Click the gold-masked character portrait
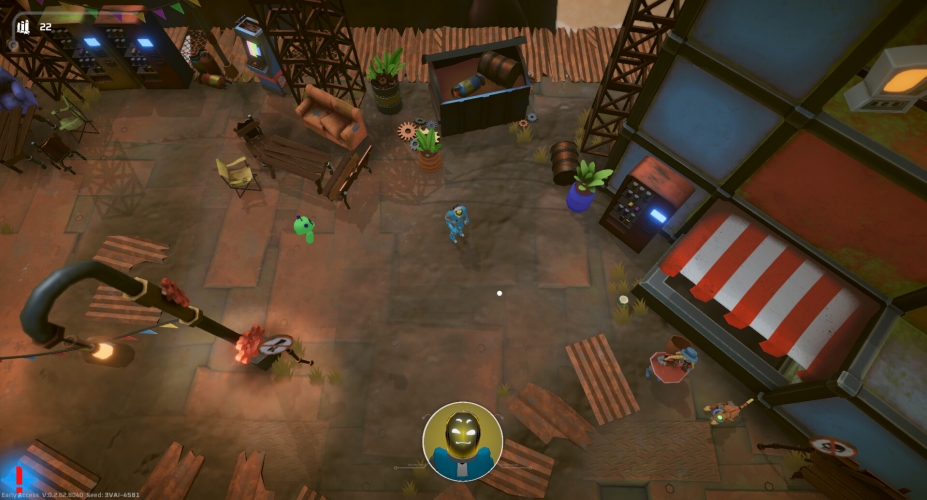927x500 pixels. 462,441
